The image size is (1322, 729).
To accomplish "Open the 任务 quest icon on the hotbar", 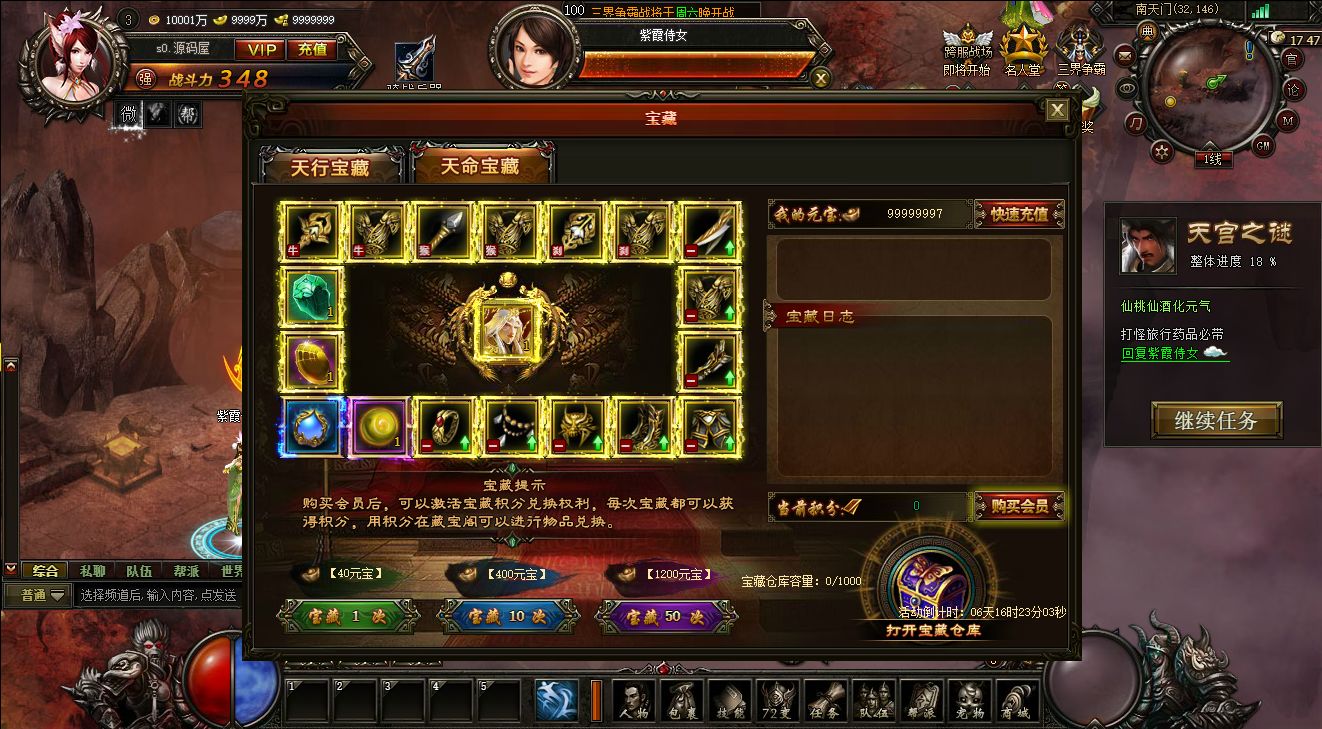I will tap(825, 700).
